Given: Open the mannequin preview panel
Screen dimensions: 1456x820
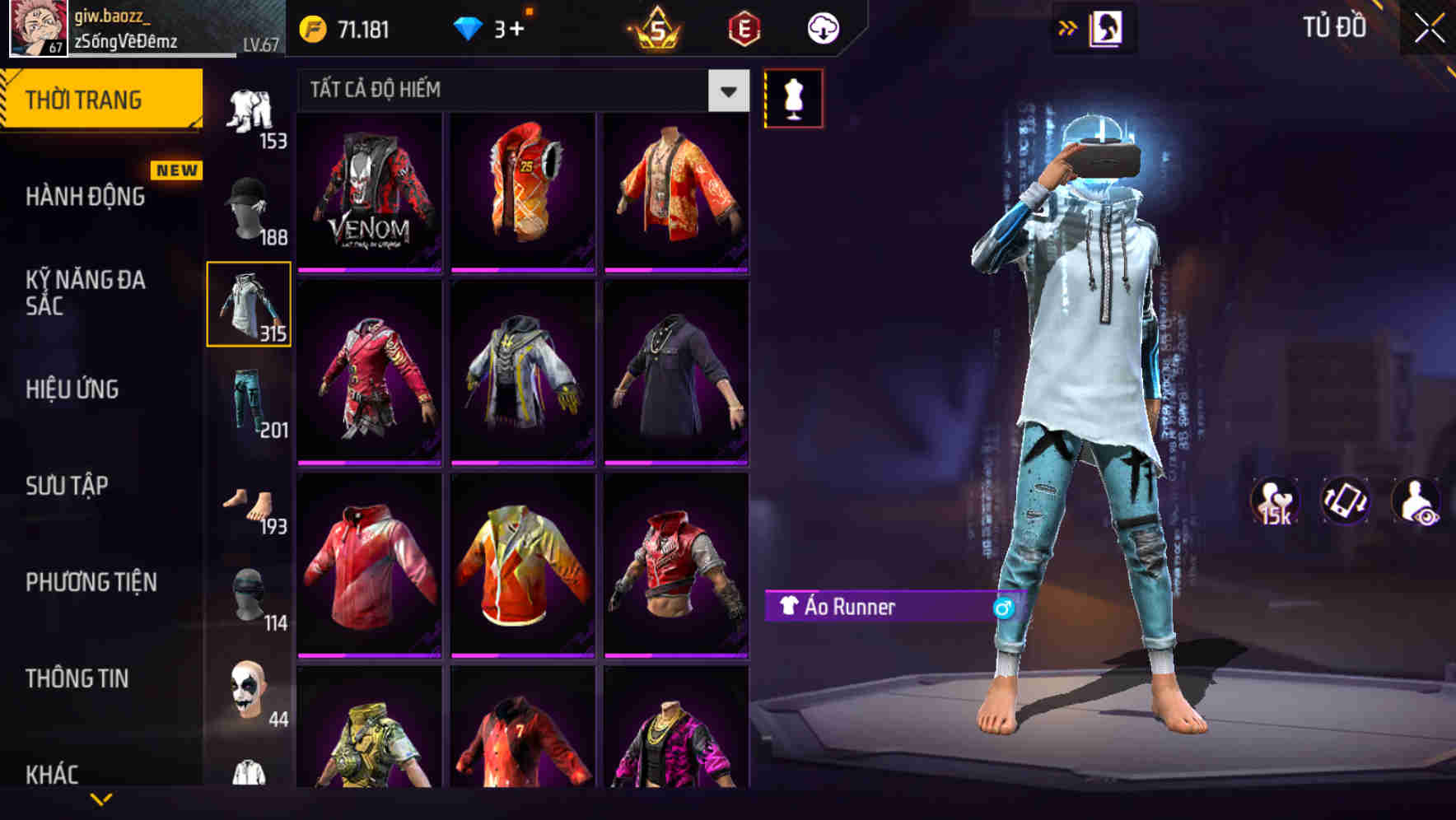Looking at the screenshot, I should (793, 97).
